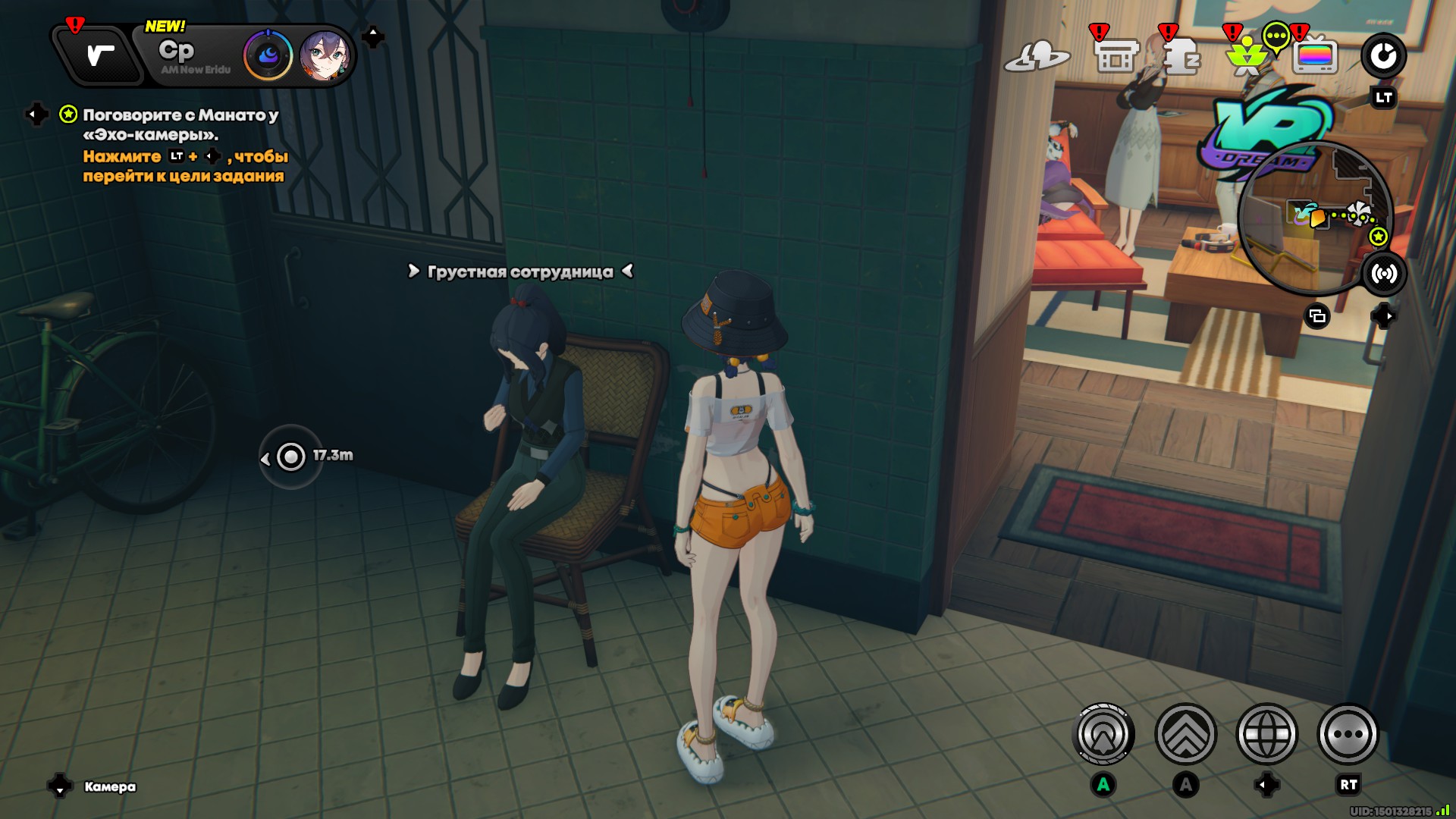Click the 17.3m waypoint distance marker

point(292,457)
